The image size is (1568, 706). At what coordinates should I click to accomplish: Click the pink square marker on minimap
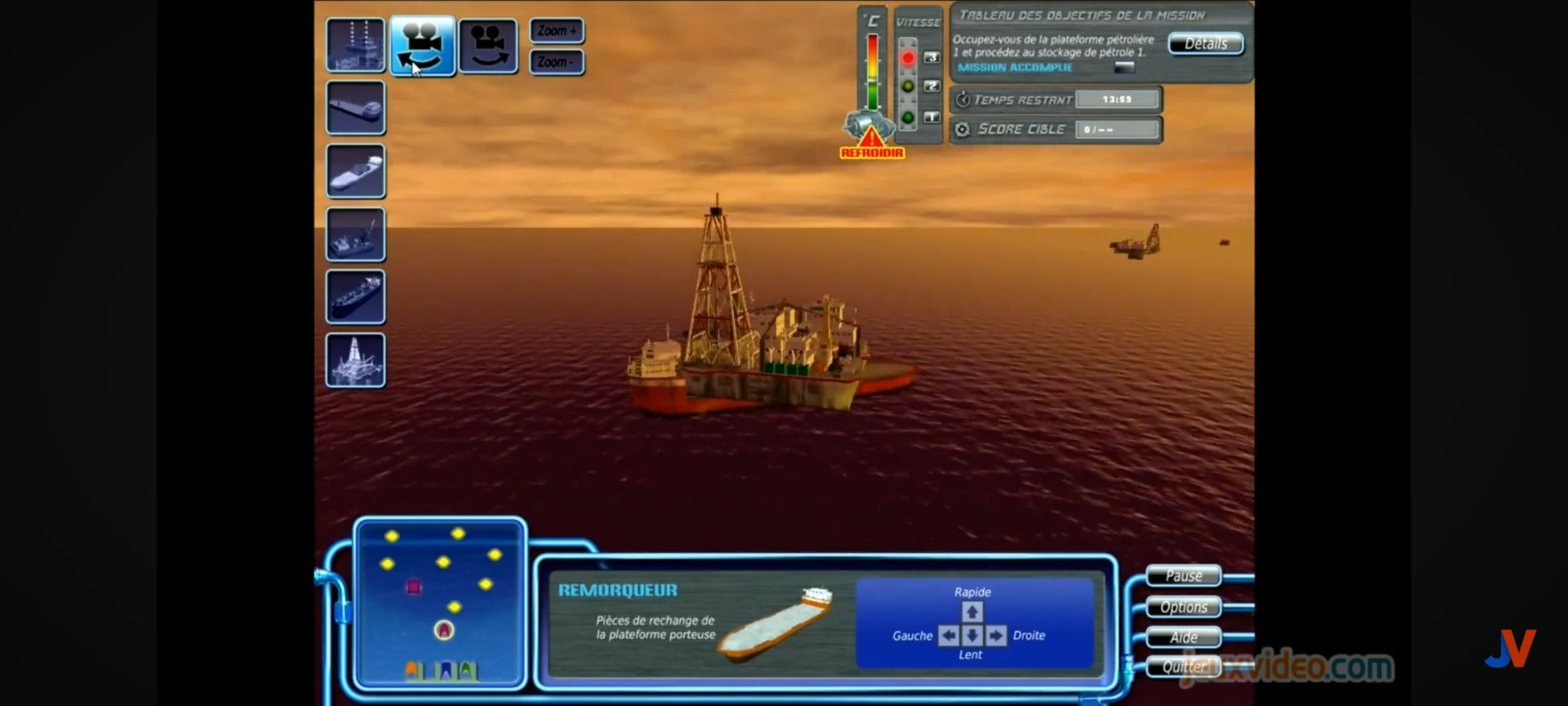pyautogui.click(x=413, y=587)
